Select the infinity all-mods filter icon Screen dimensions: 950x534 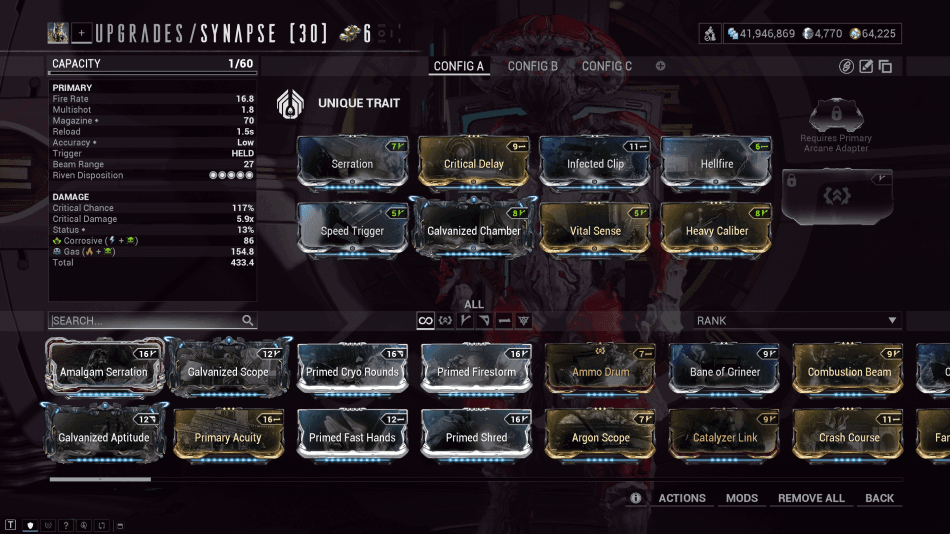(x=425, y=321)
